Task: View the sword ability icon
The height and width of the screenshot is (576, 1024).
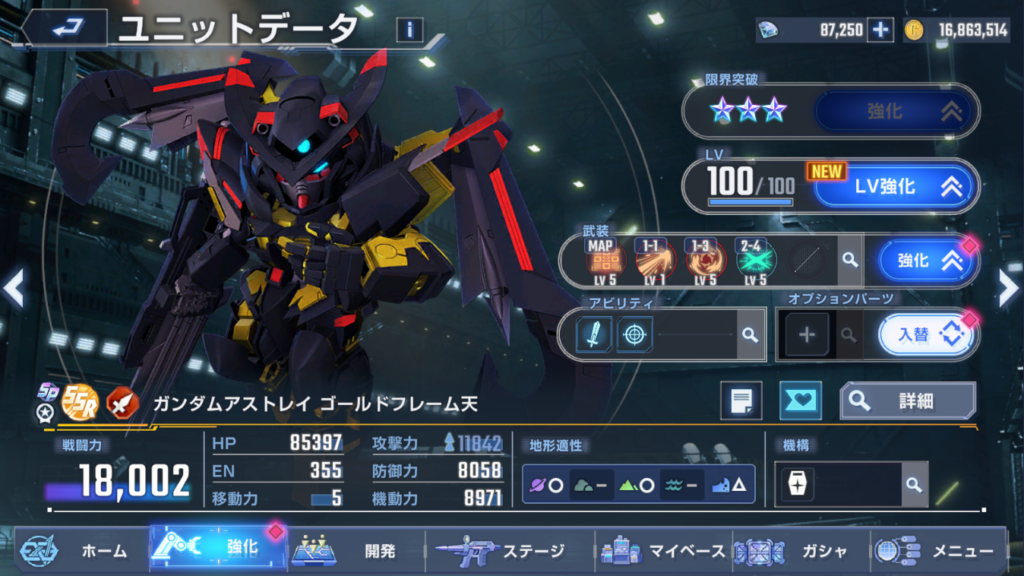Action: (x=594, y=334)
